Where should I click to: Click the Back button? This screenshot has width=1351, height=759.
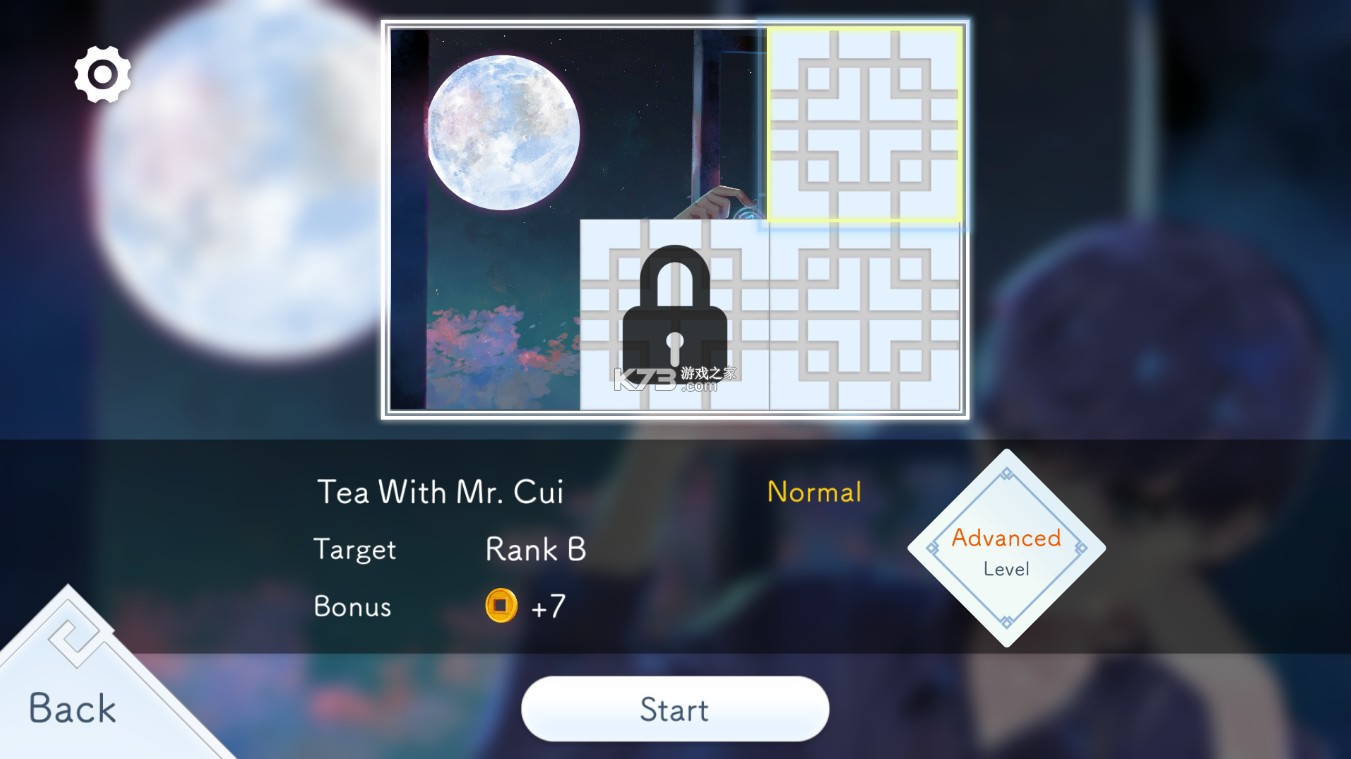[72, 707]
